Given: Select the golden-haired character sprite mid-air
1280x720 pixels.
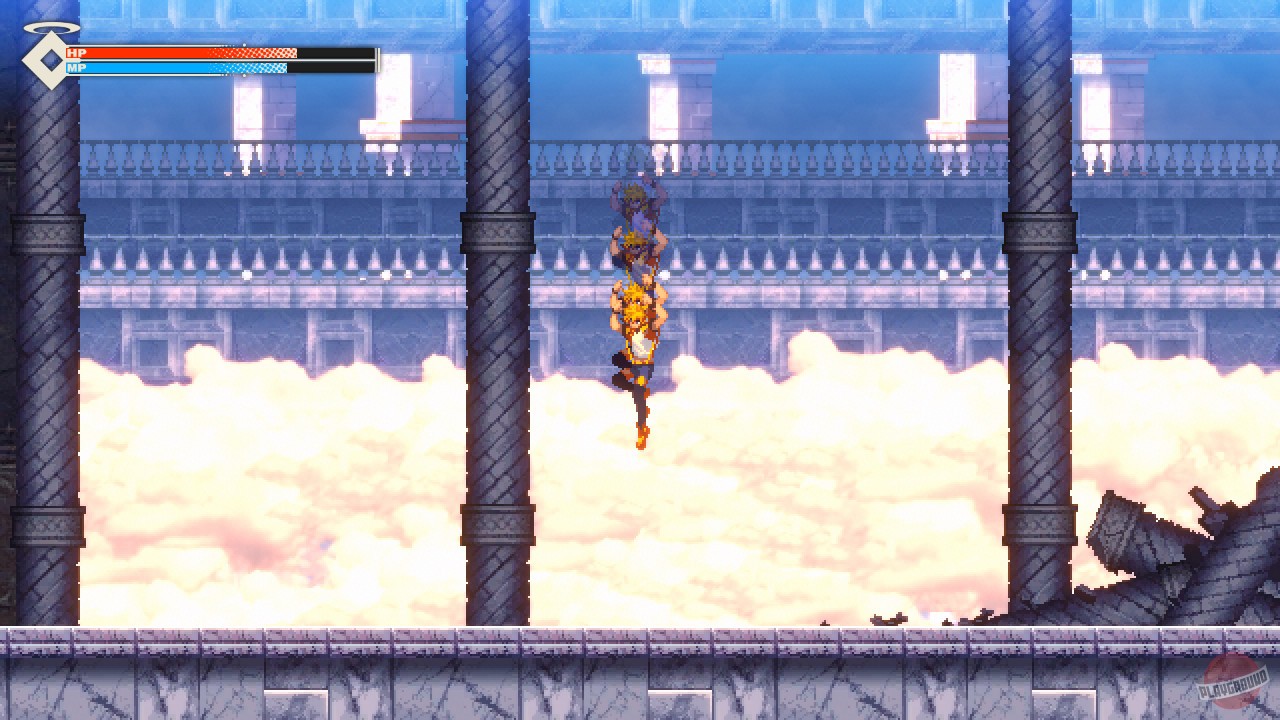Looking at the screenshot, I should click(x=640, y=330).
